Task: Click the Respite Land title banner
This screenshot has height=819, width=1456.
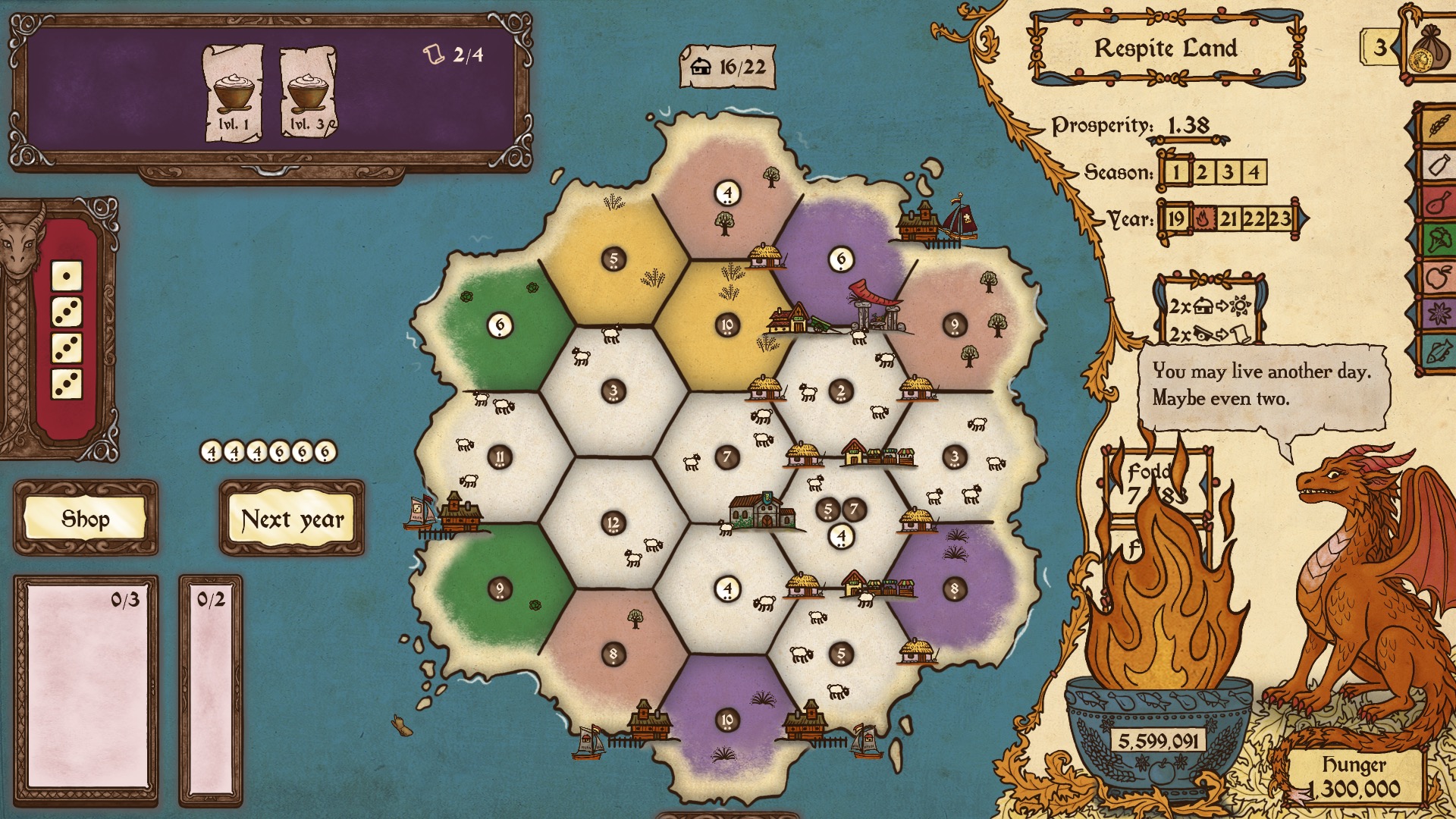Action: click(1166, 49)
